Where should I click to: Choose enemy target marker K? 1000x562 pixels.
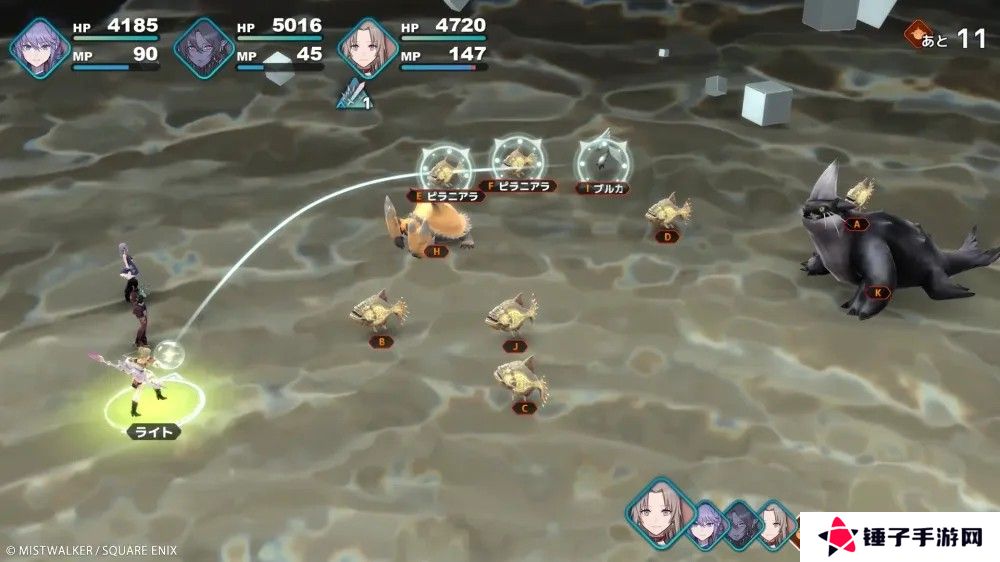pos(879,293)
